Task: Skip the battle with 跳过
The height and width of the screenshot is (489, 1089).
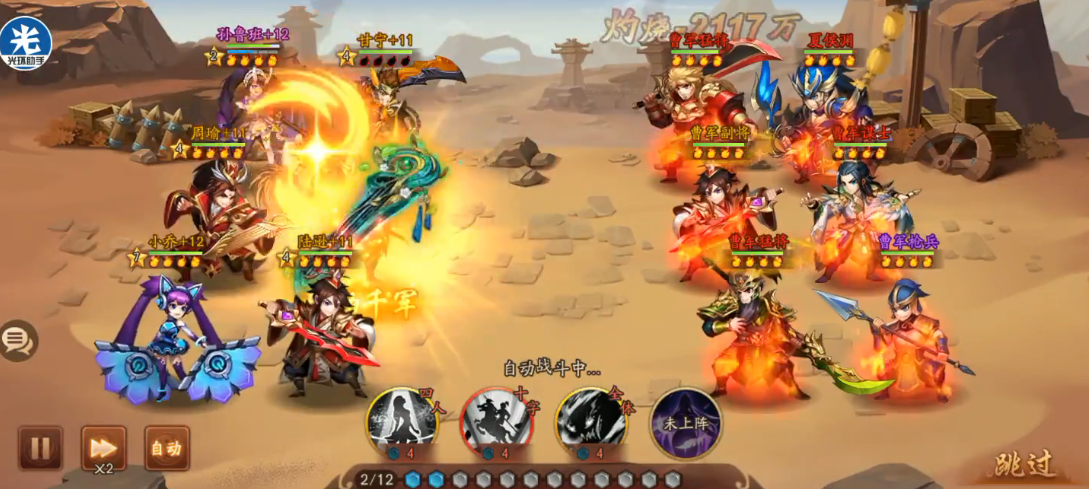Action: point(1025,464)
